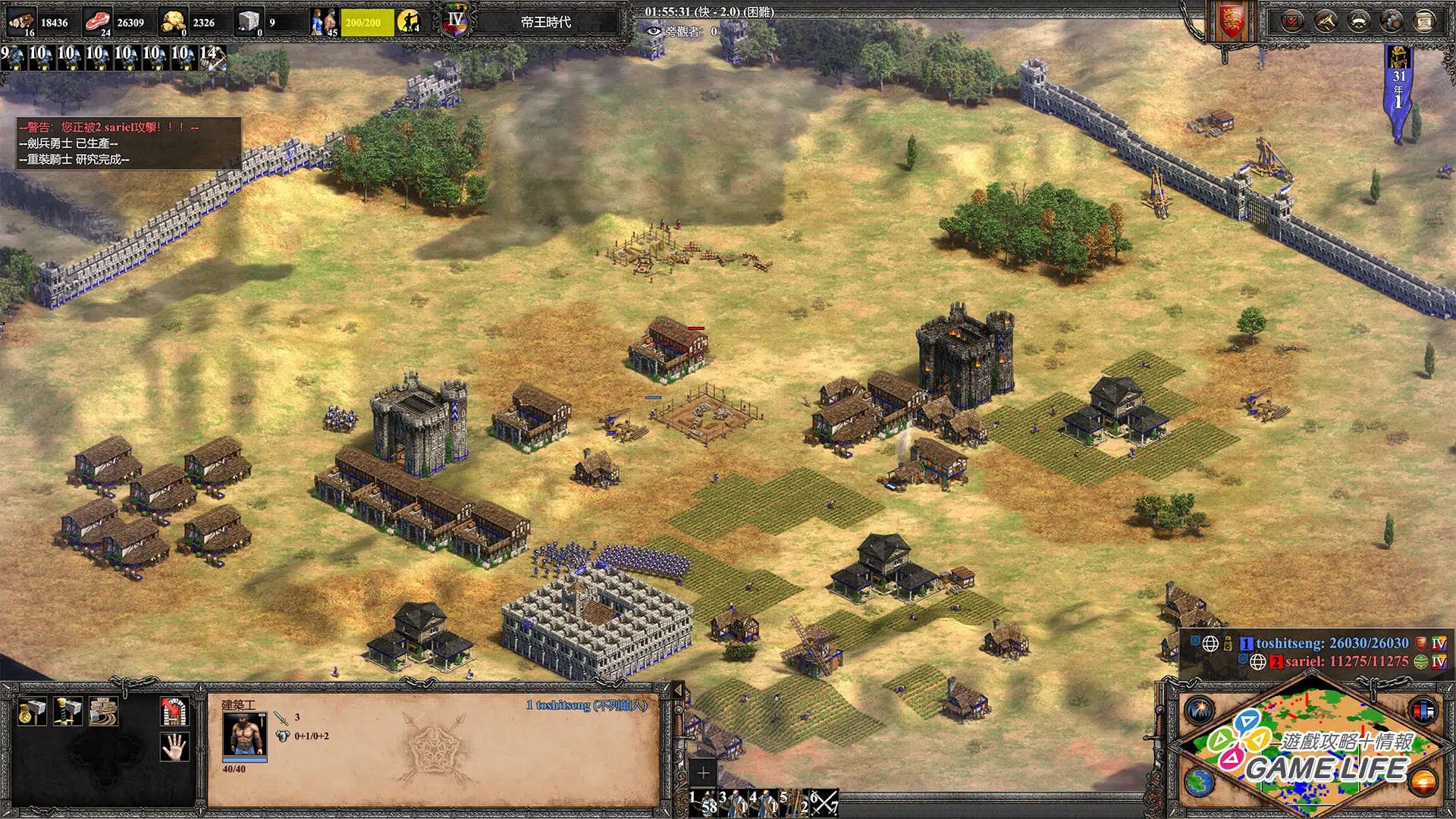The image size is (1456, 819).
Task: Activate the stop command hand icon
Action: [174, 747]
